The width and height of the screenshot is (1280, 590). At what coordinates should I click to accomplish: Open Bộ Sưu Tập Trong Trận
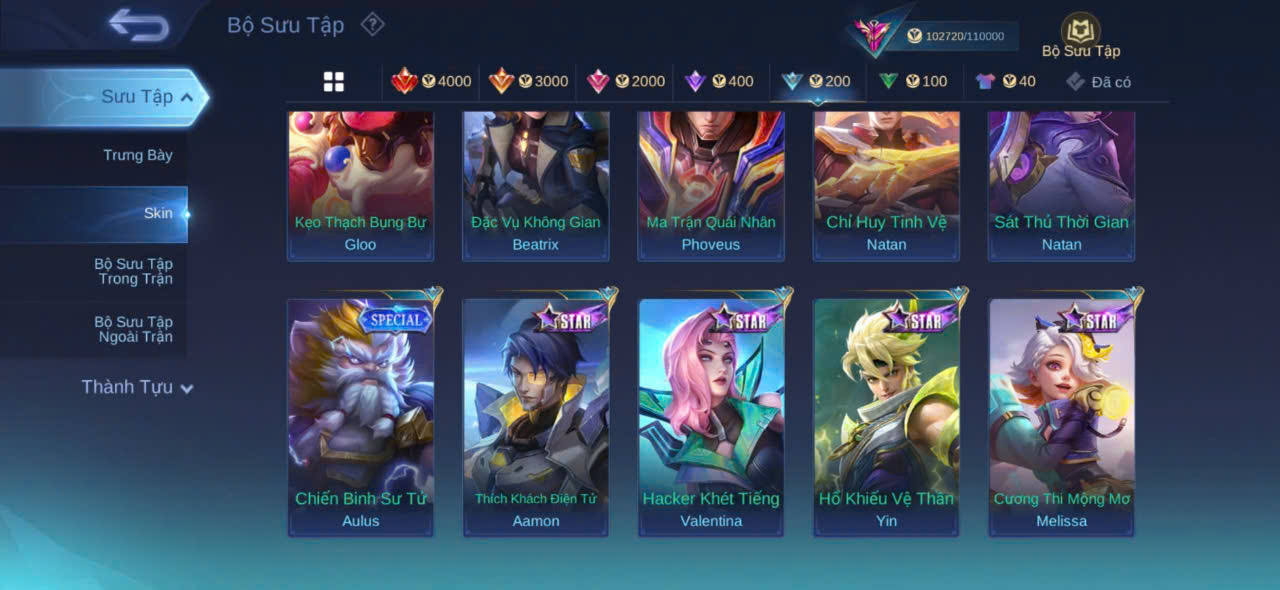click(x=133, y=271)
